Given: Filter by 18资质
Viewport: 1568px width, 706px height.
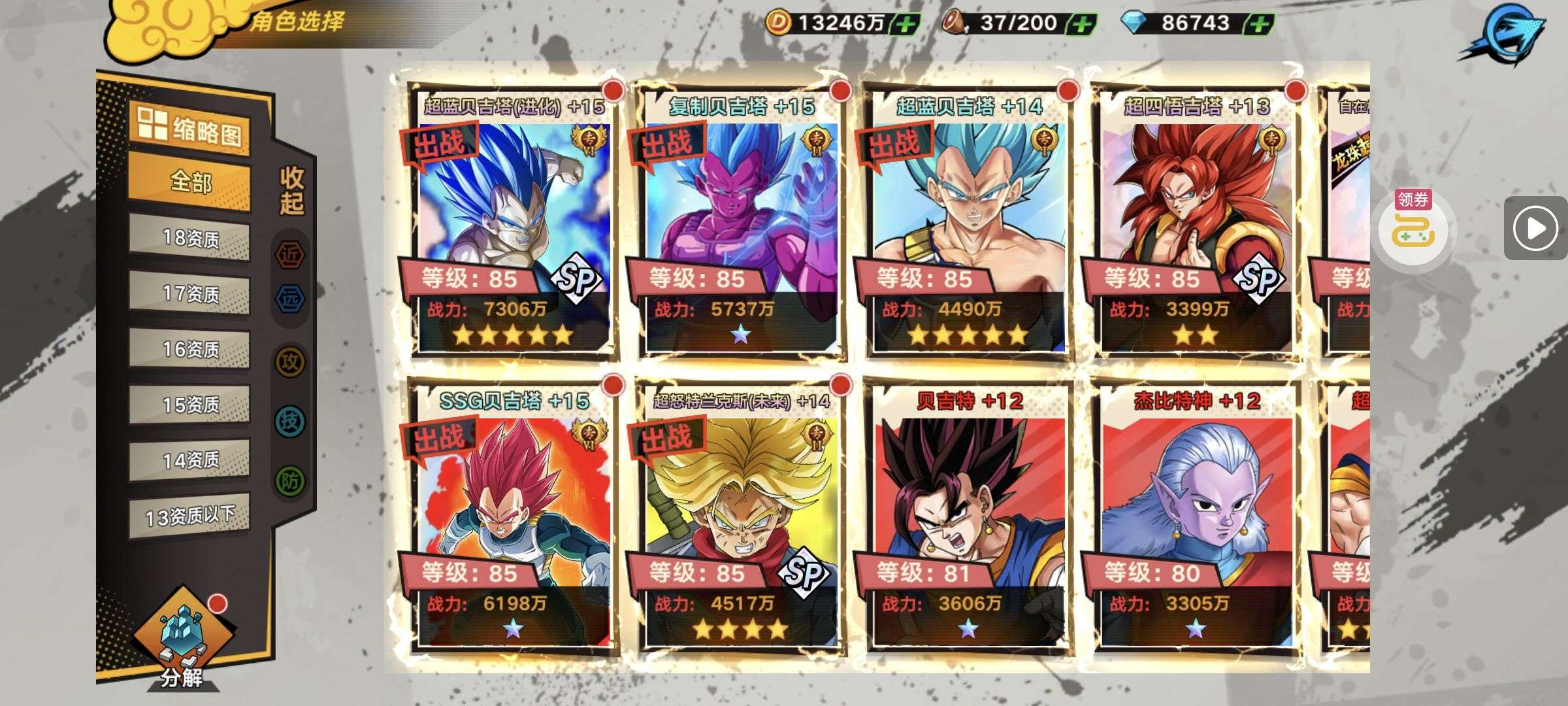Looking at the screenshot, I should 189,238.
